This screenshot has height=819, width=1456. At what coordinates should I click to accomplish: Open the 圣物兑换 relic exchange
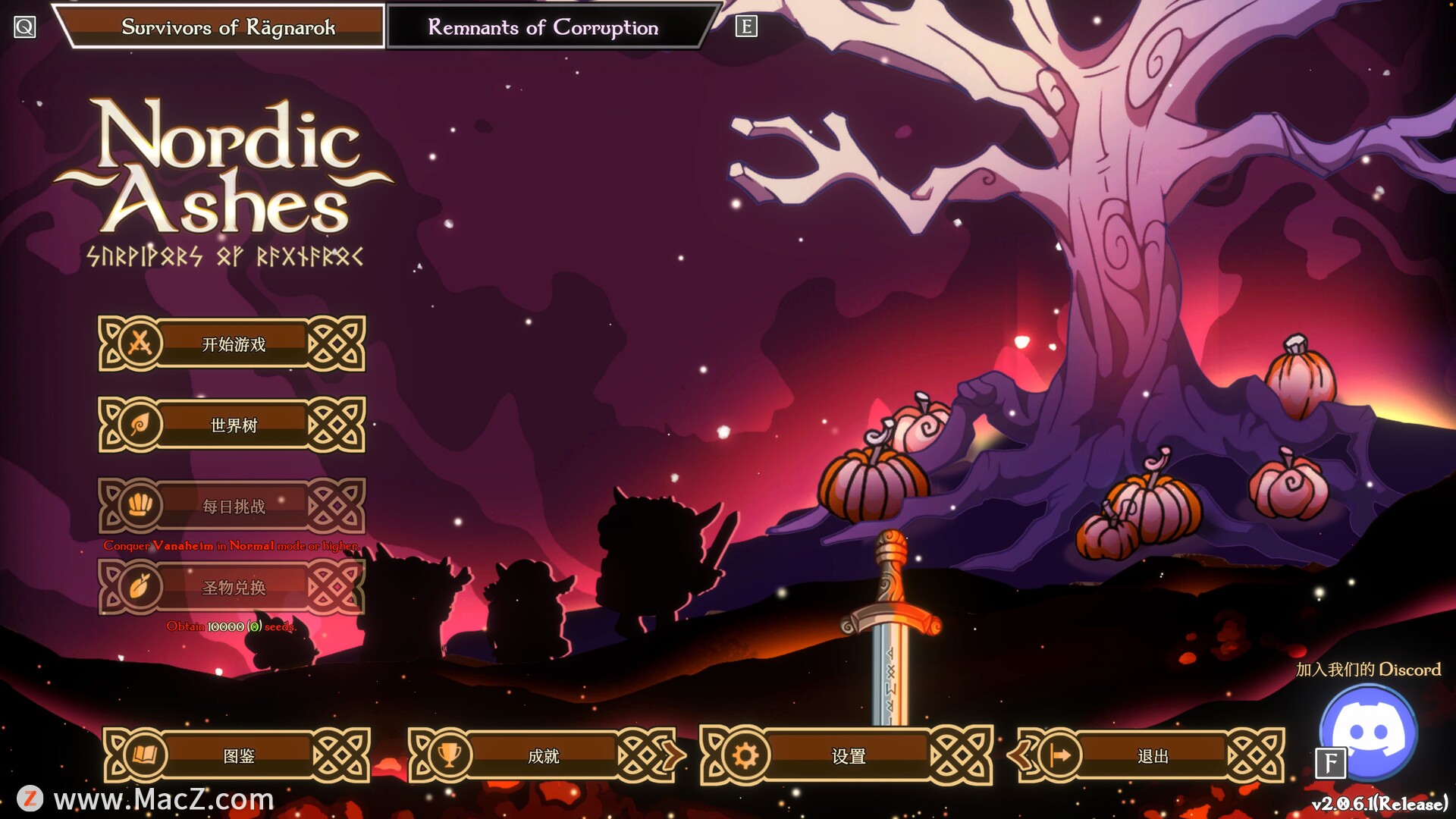tap(232, 587)
